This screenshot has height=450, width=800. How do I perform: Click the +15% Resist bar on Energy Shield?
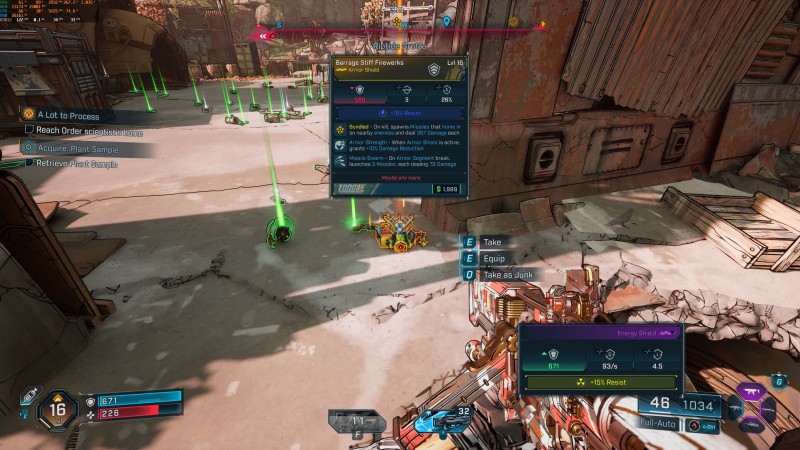point(601,383)
